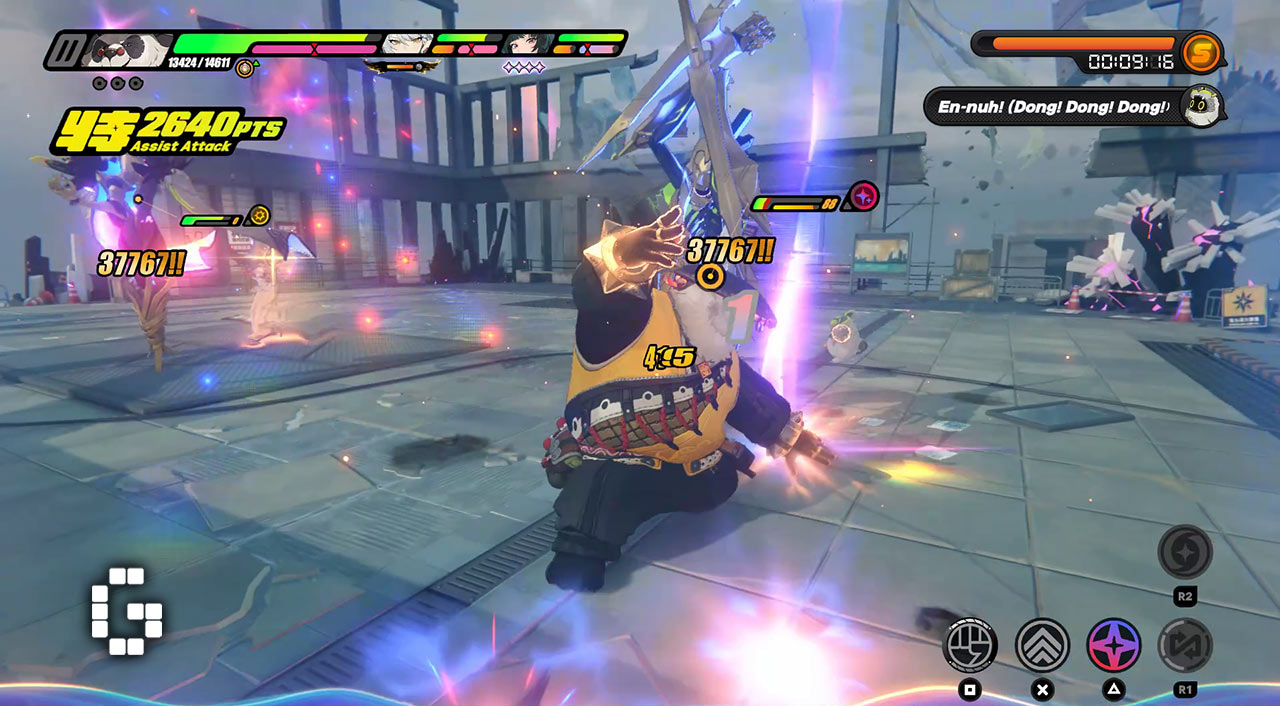
Task: Click the Bangboo portrait beside the dialogue
Action: pos(1199,105)
